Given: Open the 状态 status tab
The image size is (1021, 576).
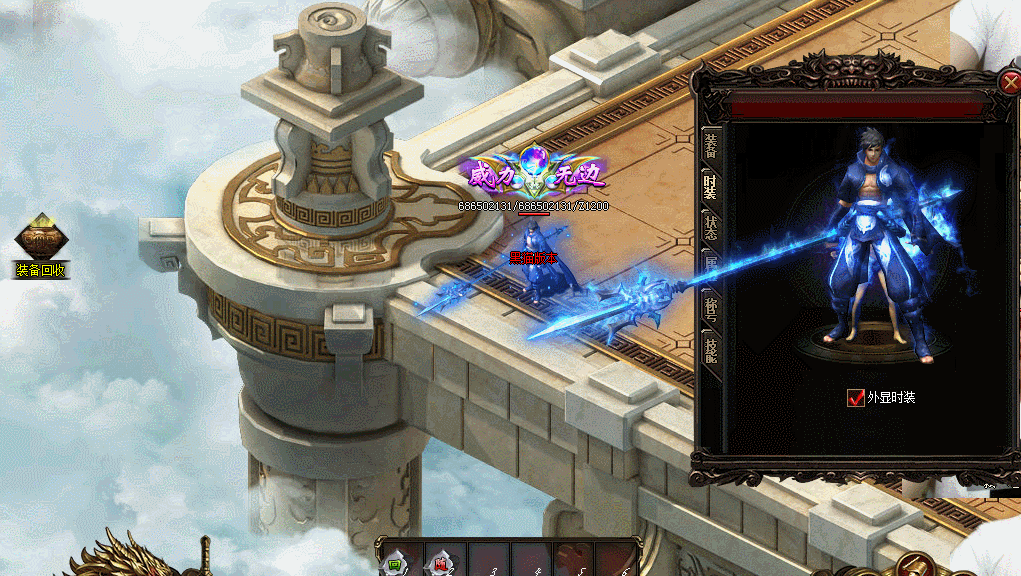Looking at the screenshot, I should click(x=710, y=224).
